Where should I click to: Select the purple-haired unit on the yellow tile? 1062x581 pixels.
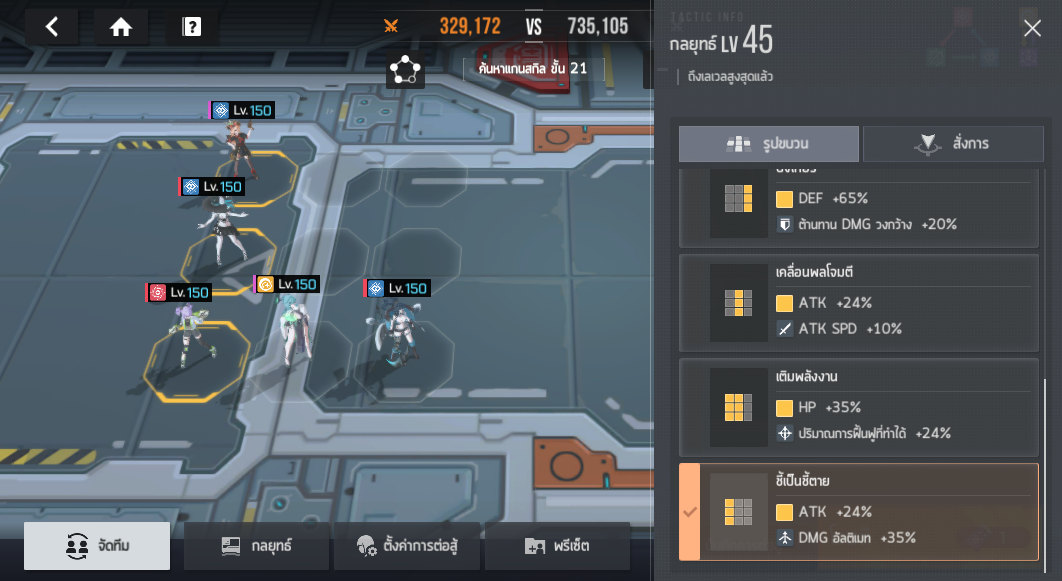click(190, 338)
